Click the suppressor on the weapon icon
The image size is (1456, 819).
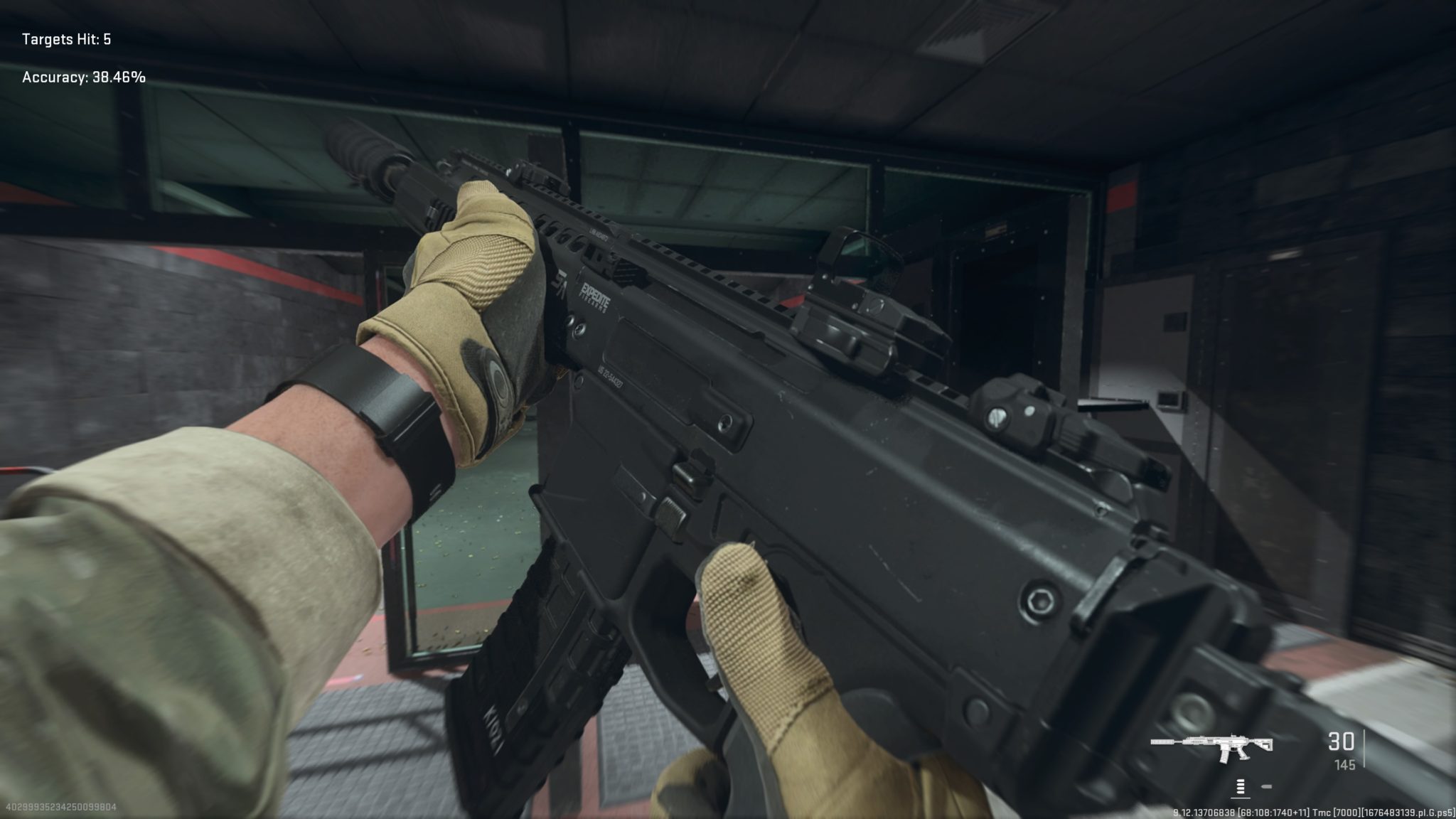pyautogui.click(x=1162, y=742)
